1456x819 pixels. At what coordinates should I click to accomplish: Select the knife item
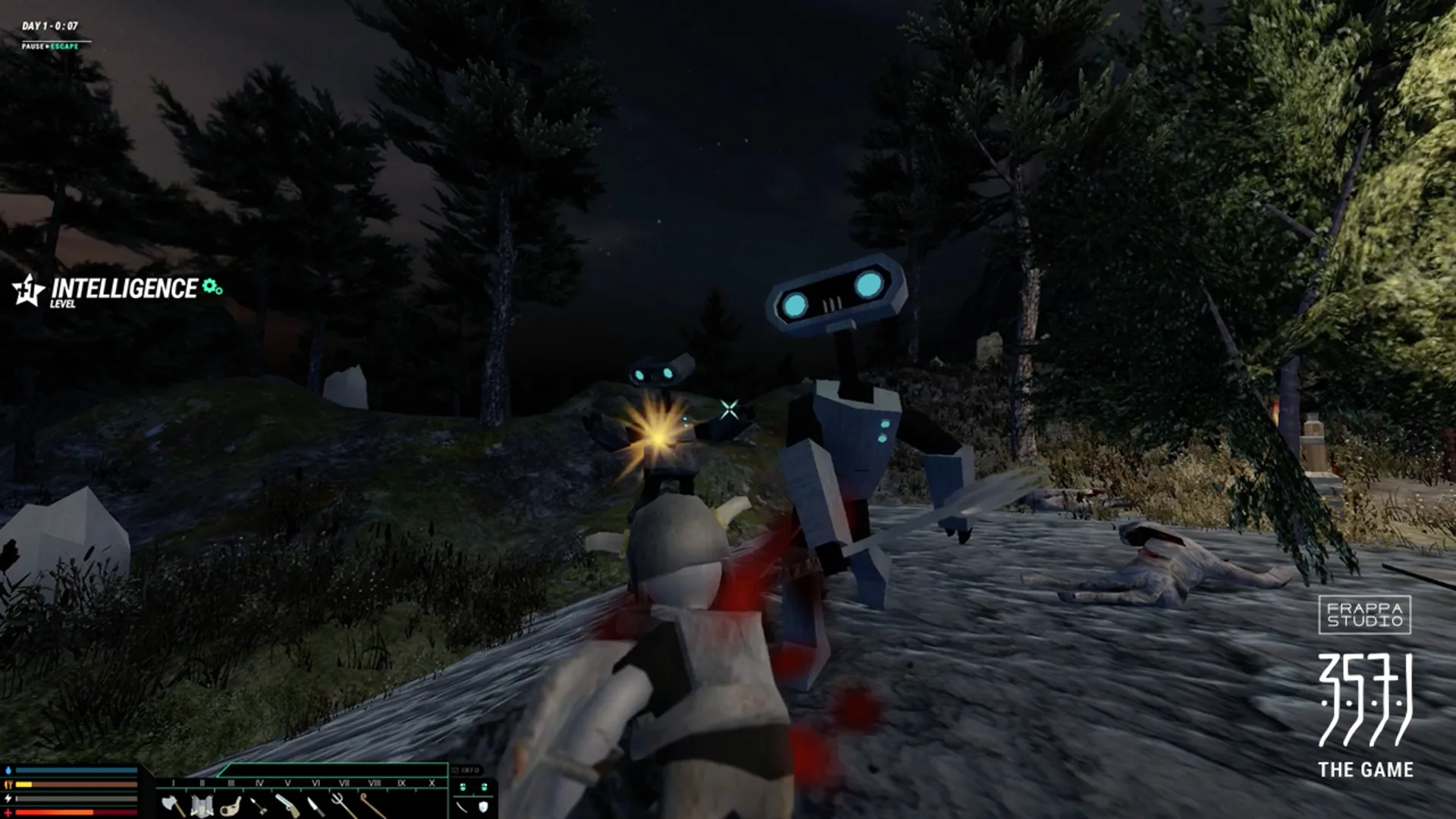[x=316, y=805]
